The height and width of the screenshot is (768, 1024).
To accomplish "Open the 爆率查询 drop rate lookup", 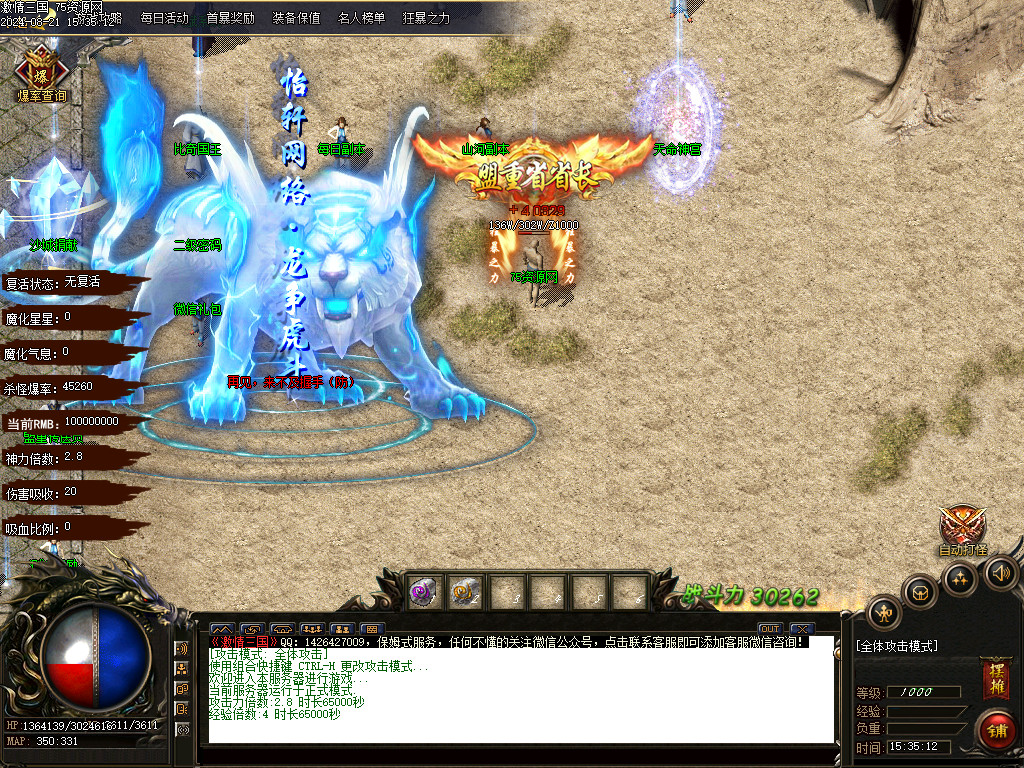I will click(42, 73).
